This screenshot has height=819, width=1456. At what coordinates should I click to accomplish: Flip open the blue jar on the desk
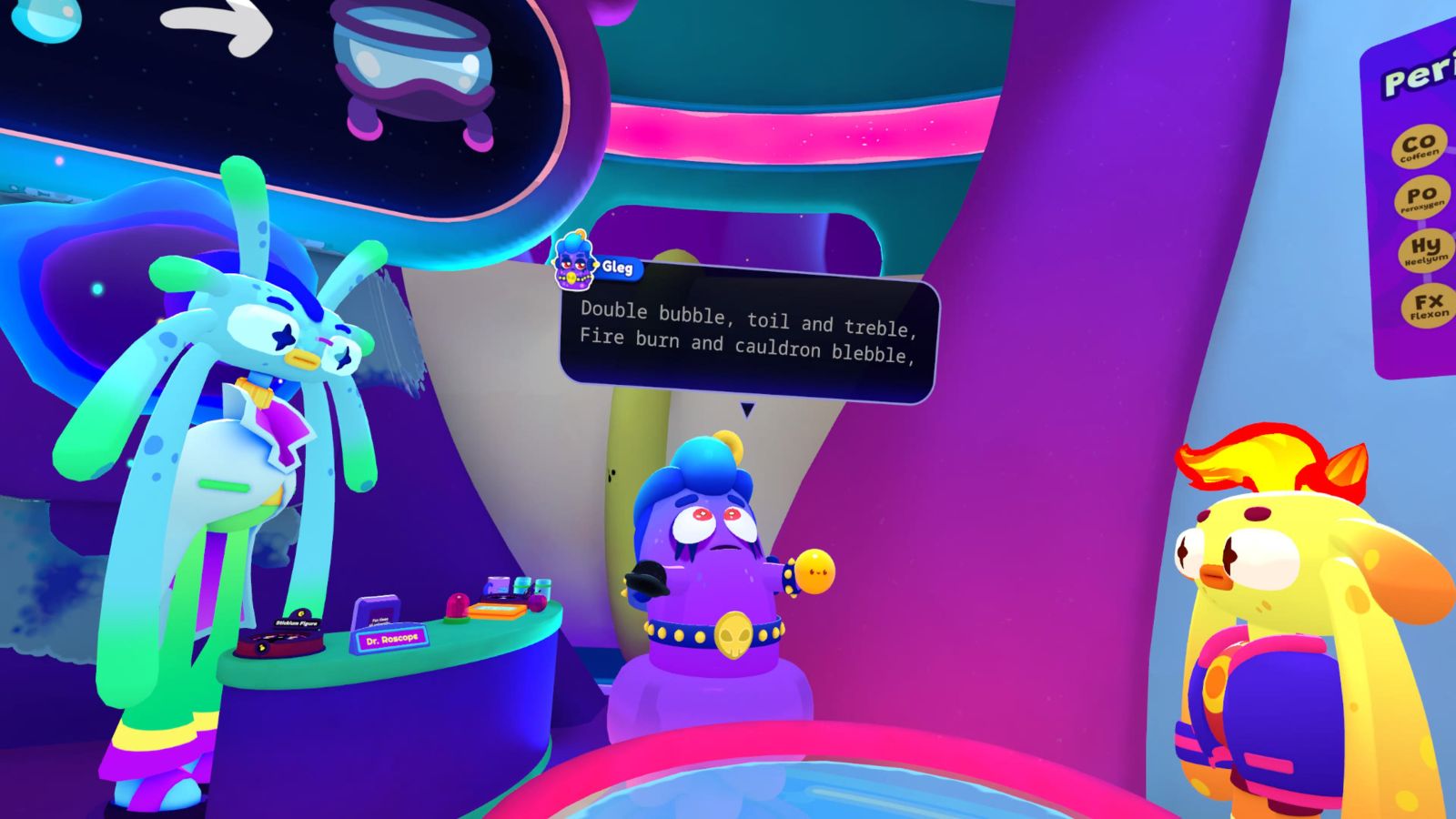(522, 586)
